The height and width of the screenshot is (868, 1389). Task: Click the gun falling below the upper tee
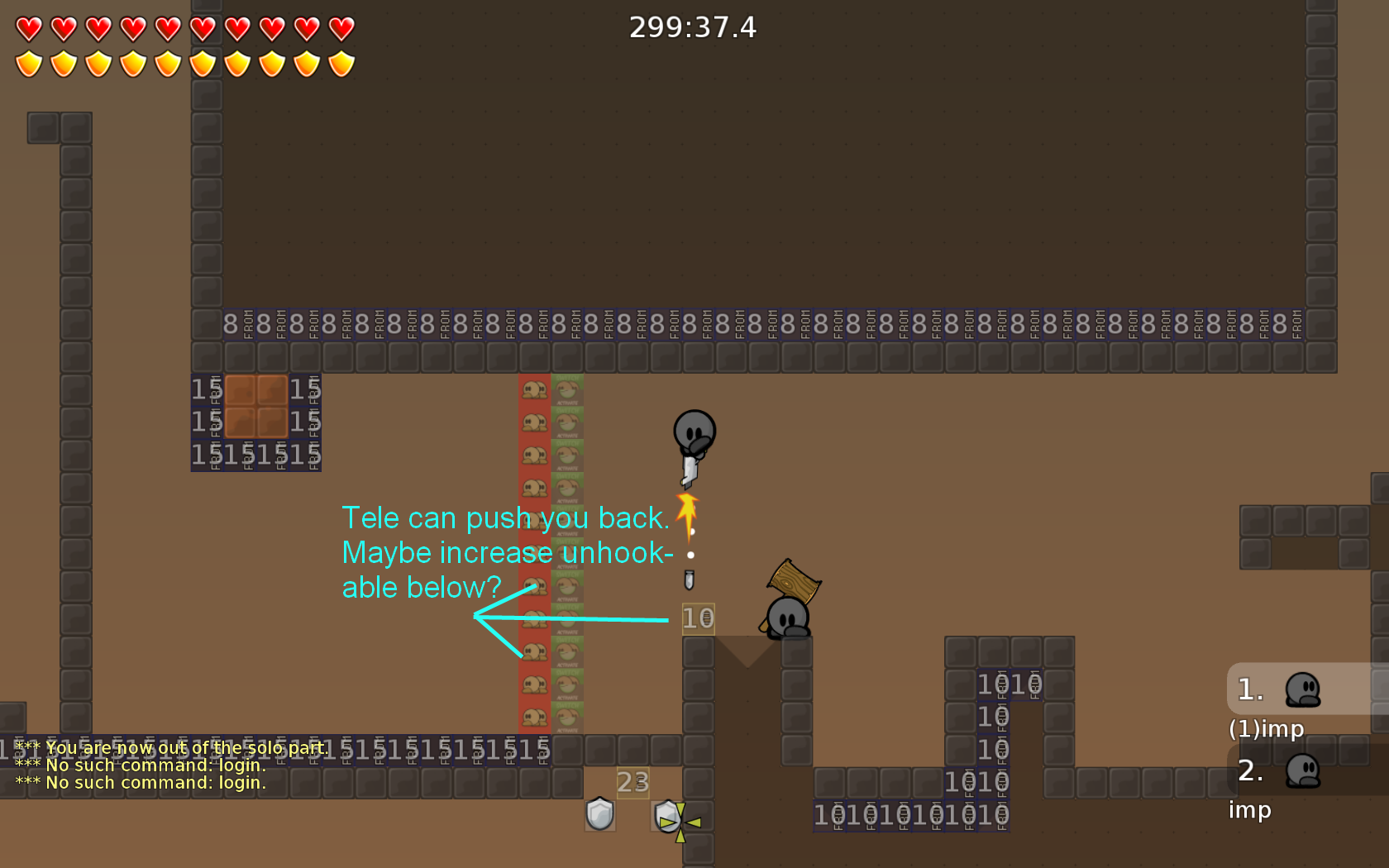coord(691,580)
